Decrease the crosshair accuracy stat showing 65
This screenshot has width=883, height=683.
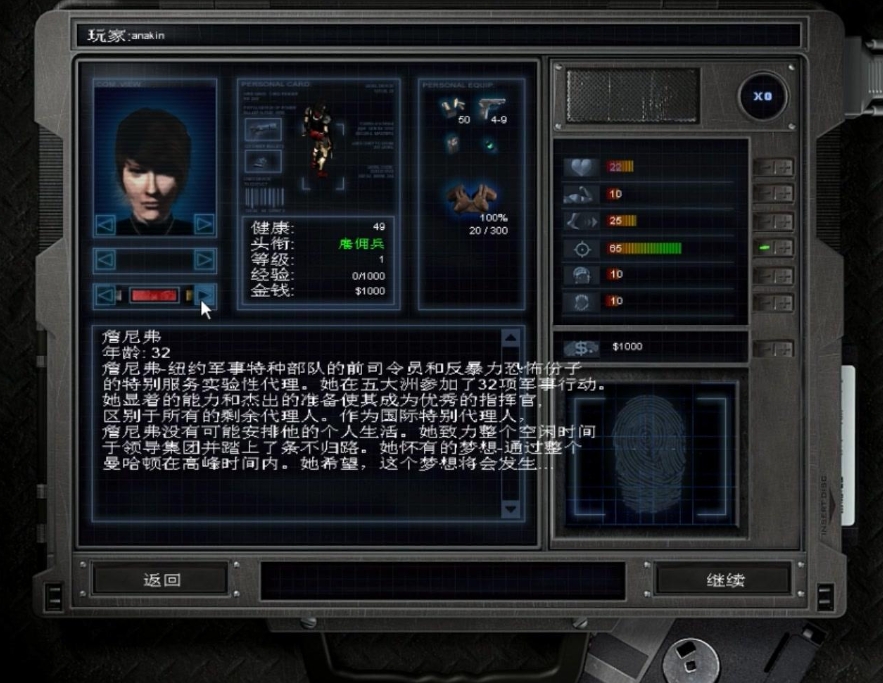763,248
